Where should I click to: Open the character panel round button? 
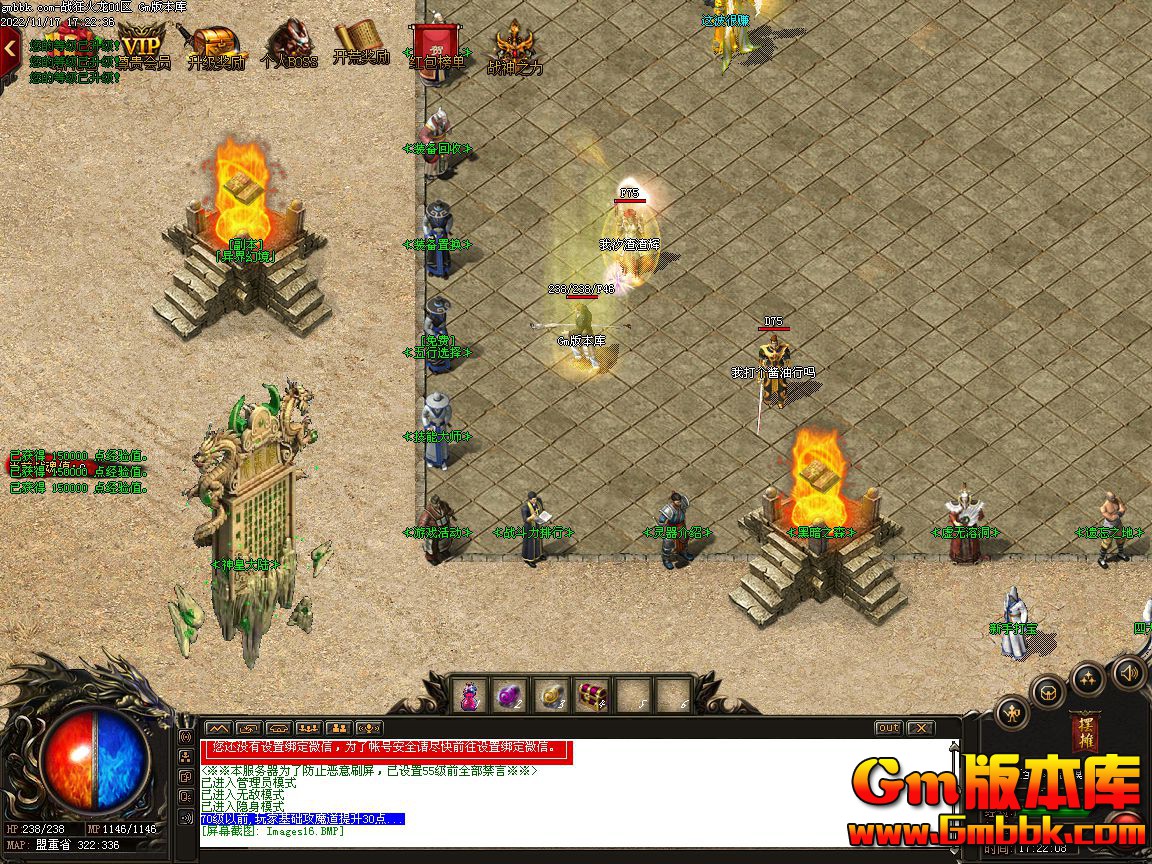point(1013,712)
